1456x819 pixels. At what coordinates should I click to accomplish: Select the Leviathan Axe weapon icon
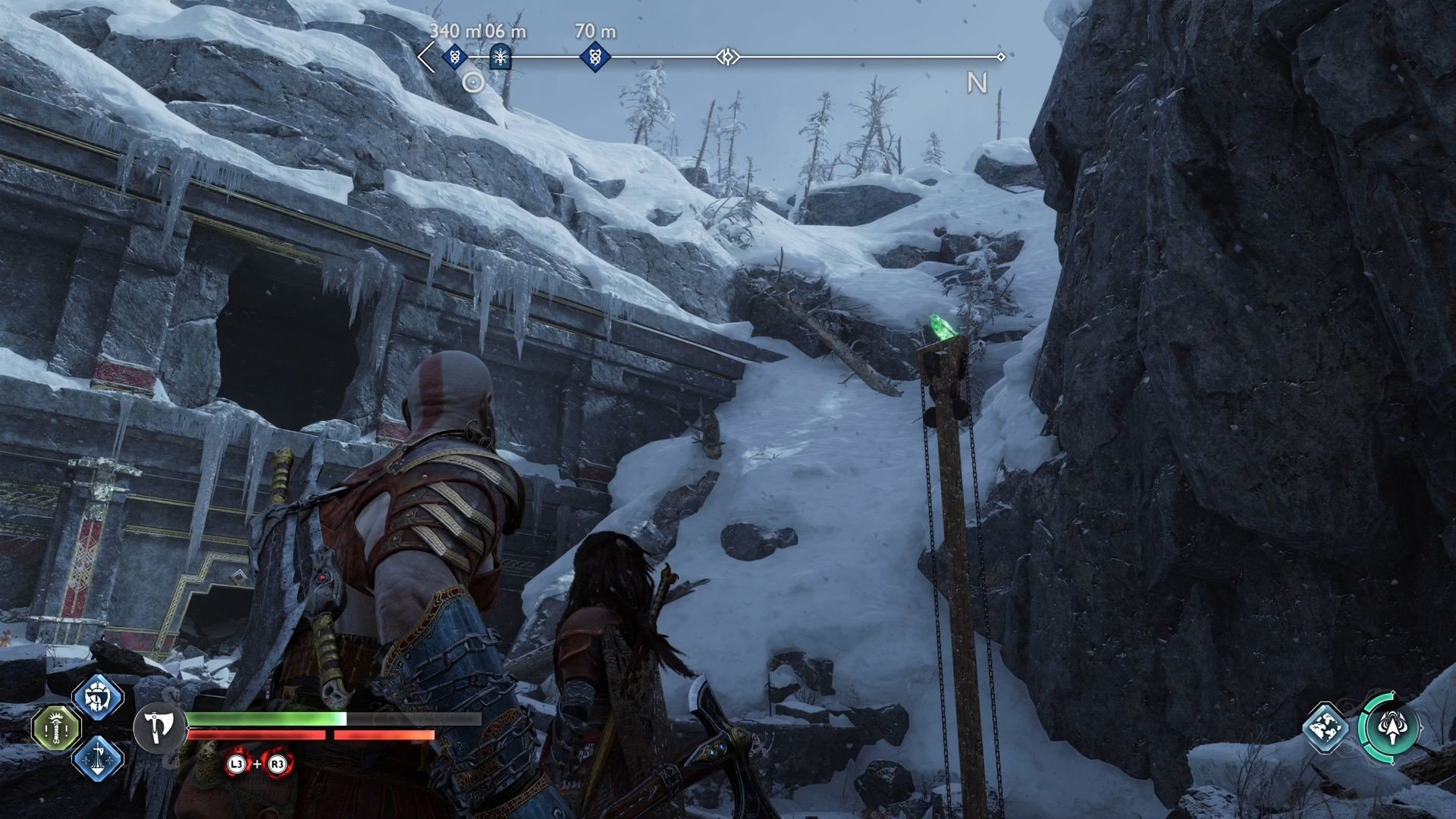point(160,726)
